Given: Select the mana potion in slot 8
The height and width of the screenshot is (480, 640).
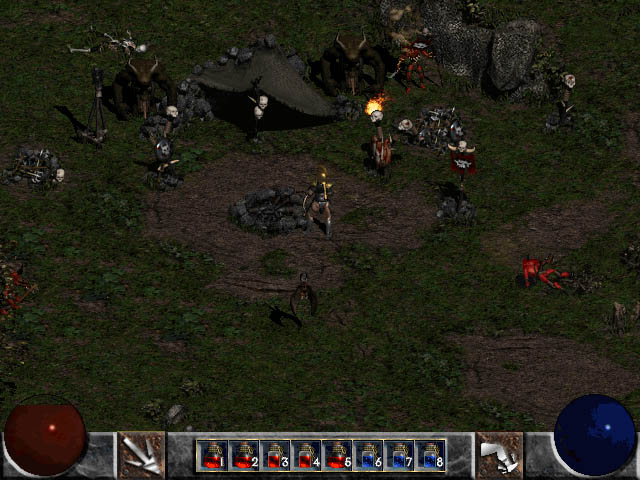Looking at the screenshot, I should coord(429,455).
